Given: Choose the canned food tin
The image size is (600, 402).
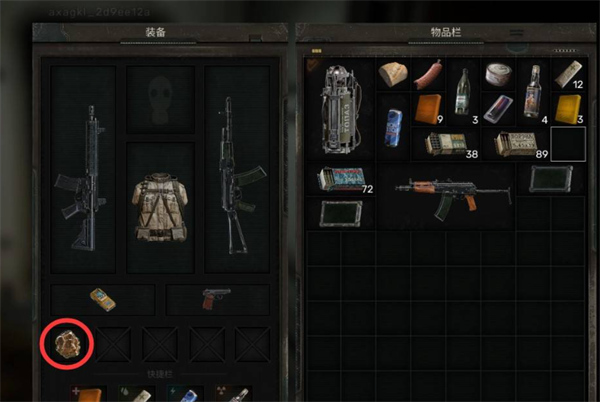Looking at the screenshot, I should 497,75.
